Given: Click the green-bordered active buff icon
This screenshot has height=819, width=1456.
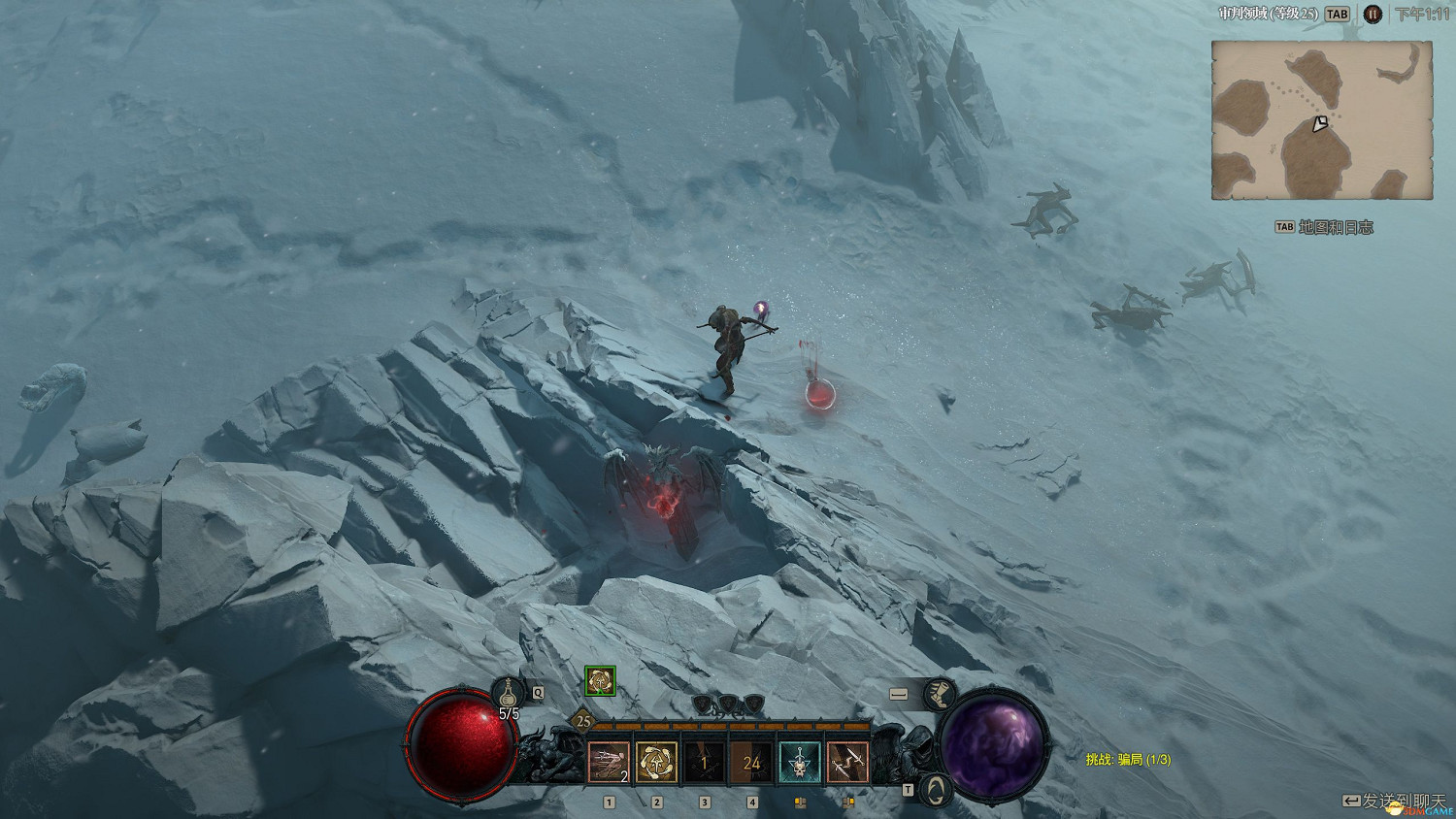Looking at the screenshot, I should [600, 681].
